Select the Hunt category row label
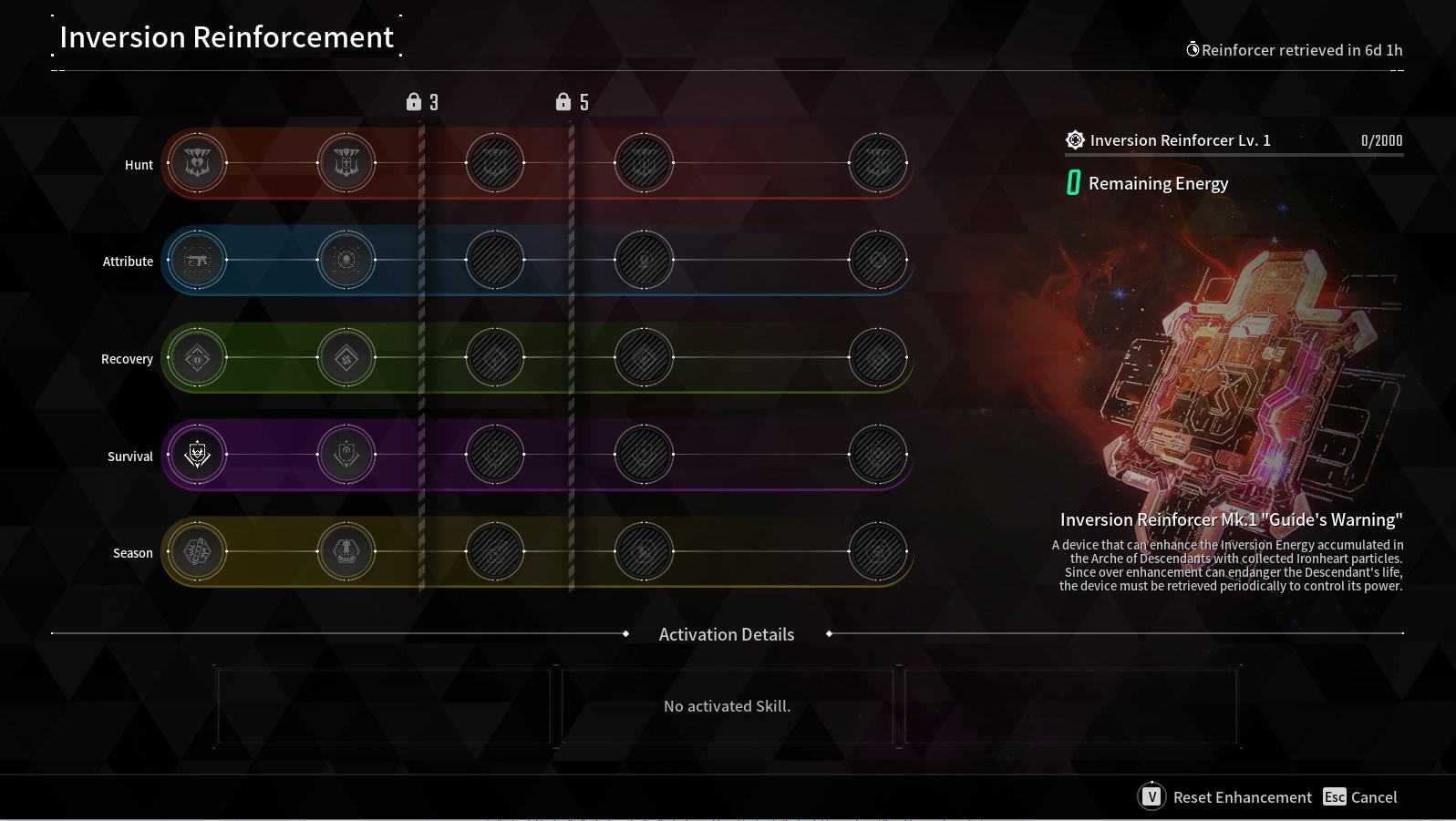The image size is (1456, 821). [139, 165]
